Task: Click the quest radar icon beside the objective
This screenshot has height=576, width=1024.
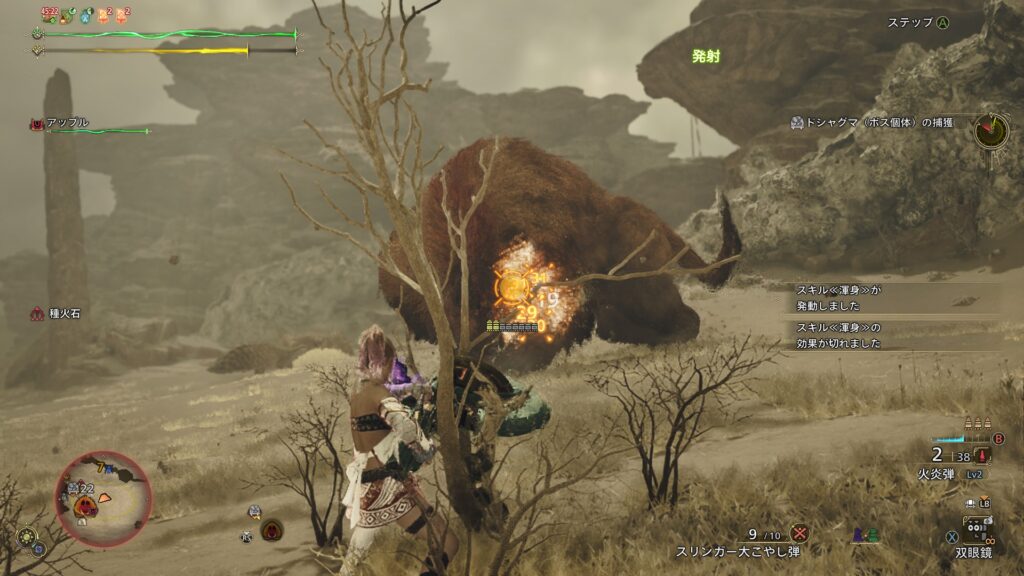Action: 991,130
